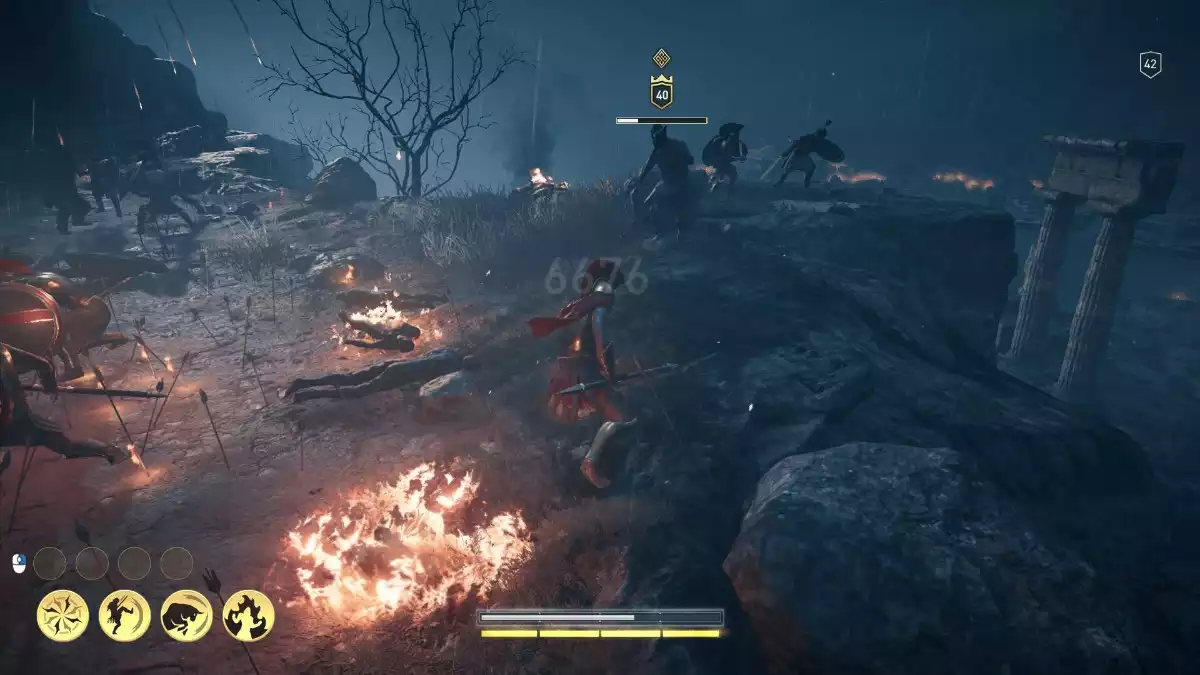1200x675 pixels.
Task: Activate the Ring of Chaos burst ability
Action: pyautogui.click(x=63, y=615)
